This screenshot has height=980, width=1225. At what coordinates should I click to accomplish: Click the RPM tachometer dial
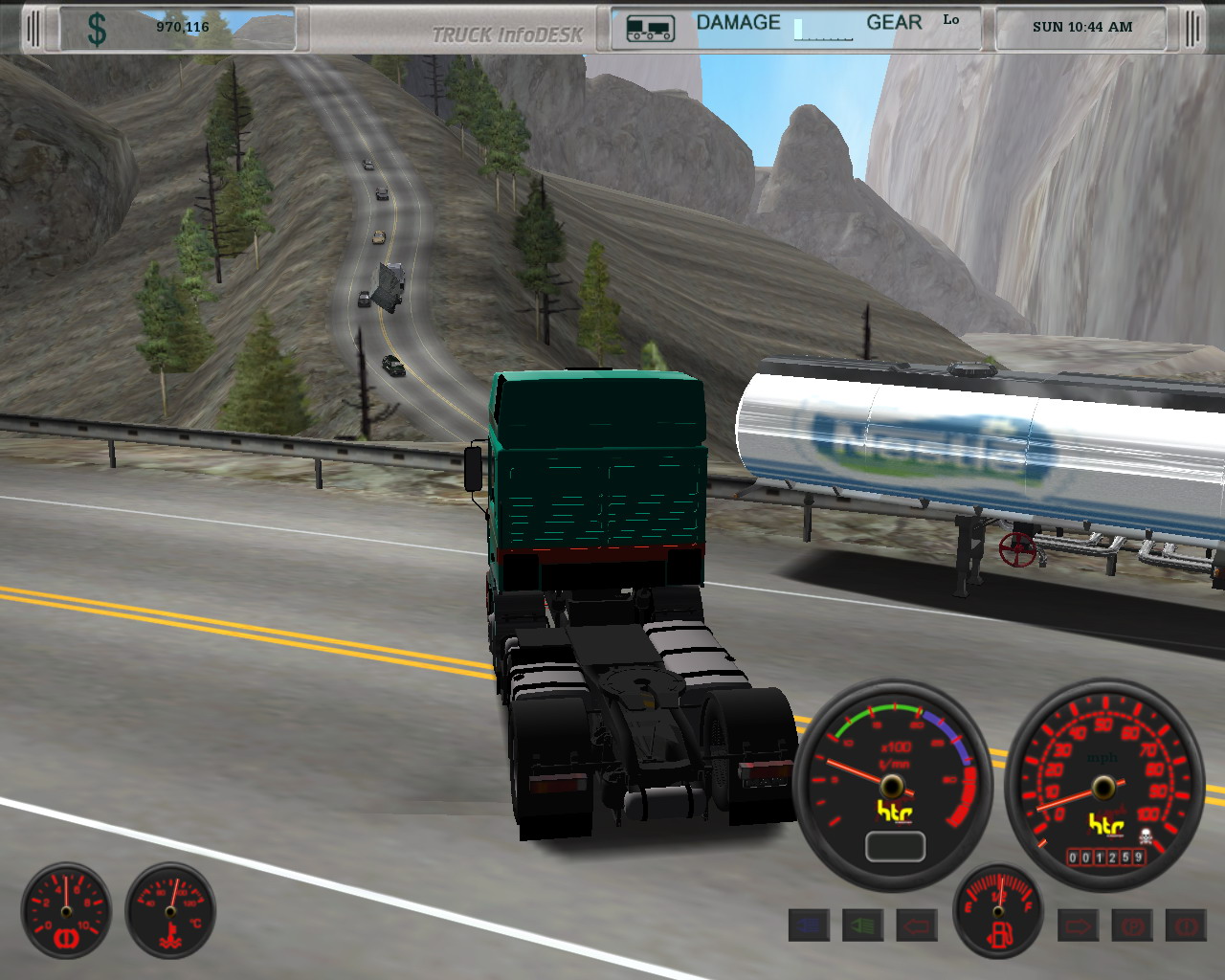coord(892,787)
